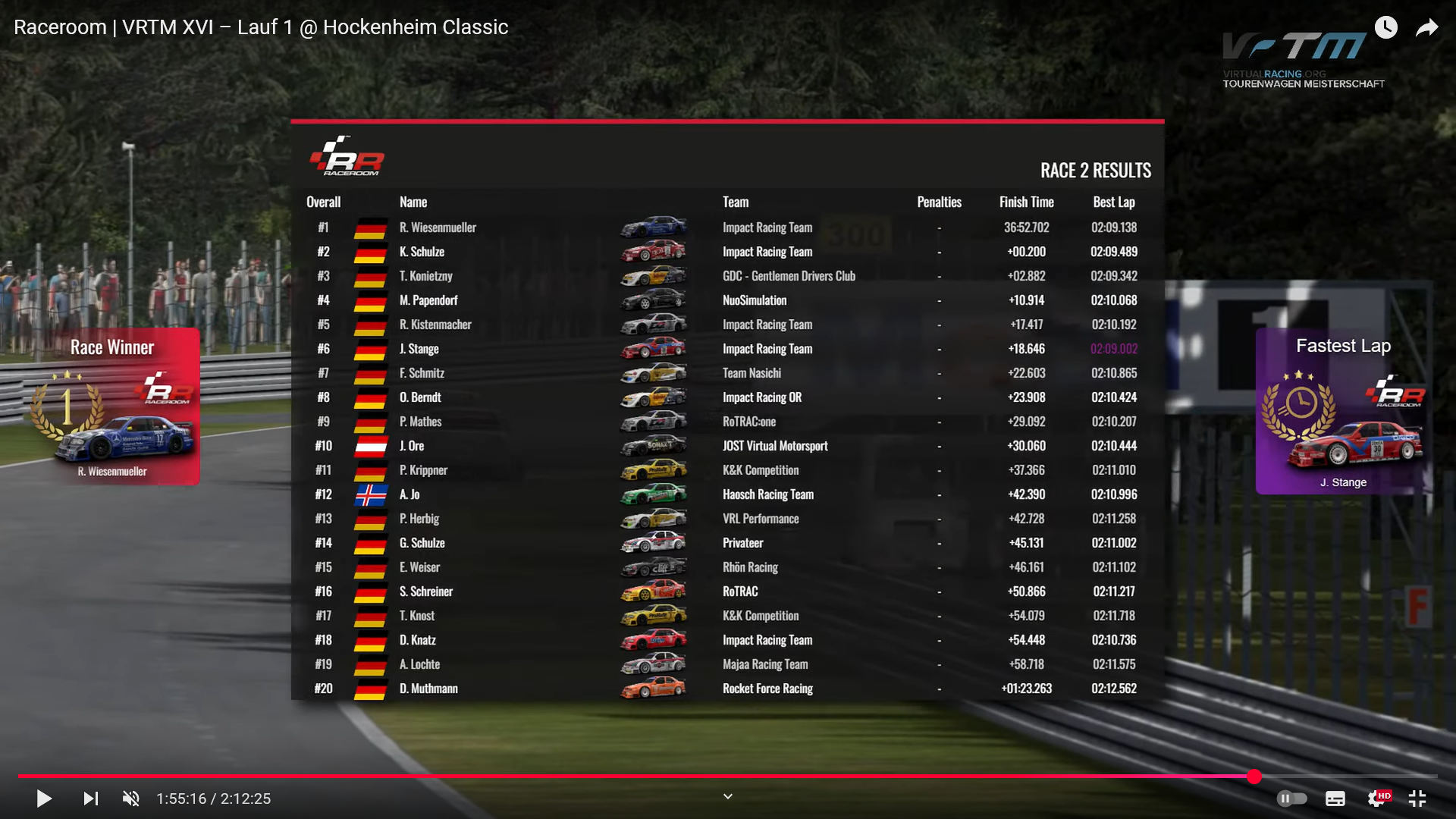The width and height of the screenshot is (1456, 819).
Task: Open the Fastest Lap card
Action: 1342,411
